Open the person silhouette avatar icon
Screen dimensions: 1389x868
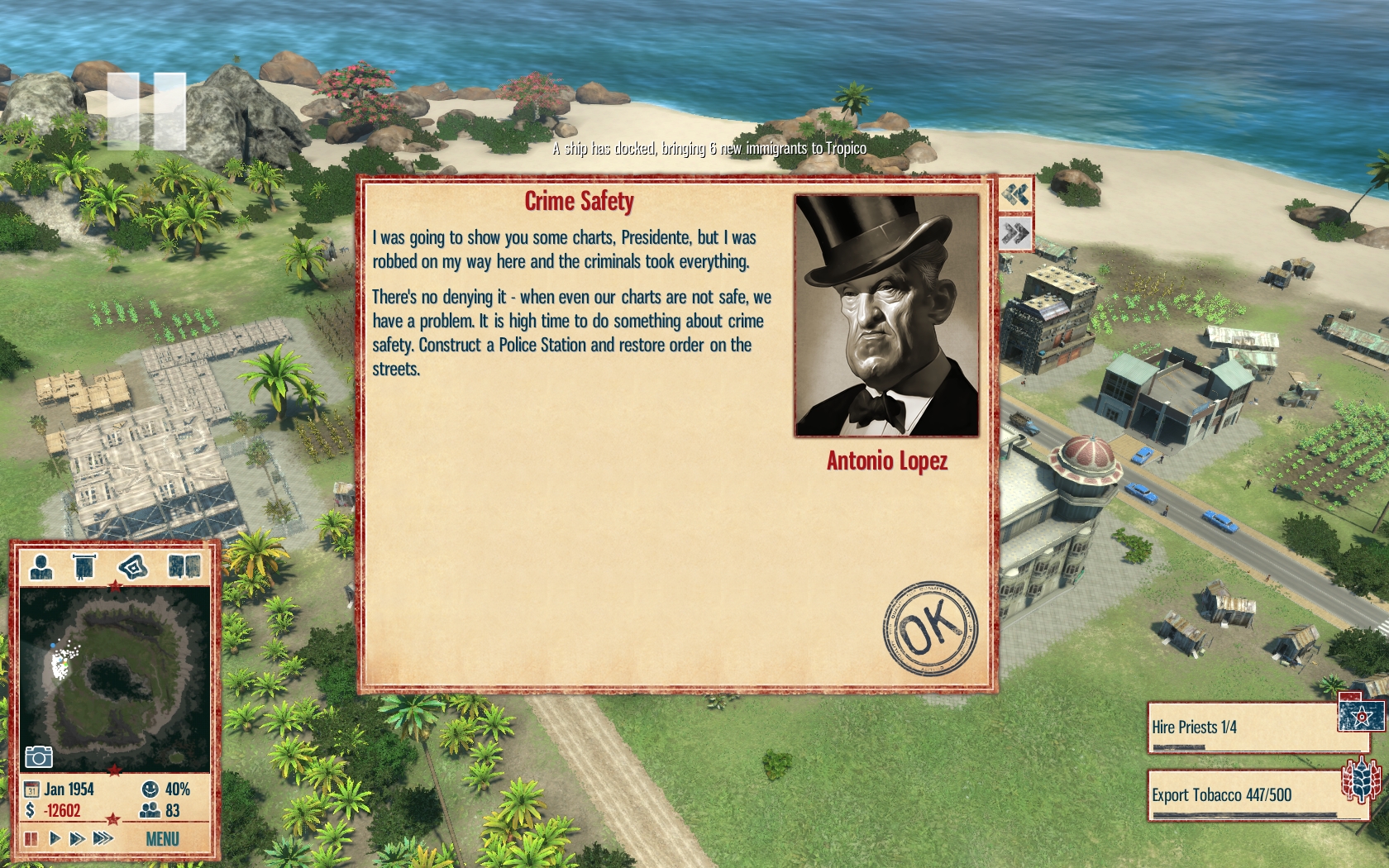[41, 567]
